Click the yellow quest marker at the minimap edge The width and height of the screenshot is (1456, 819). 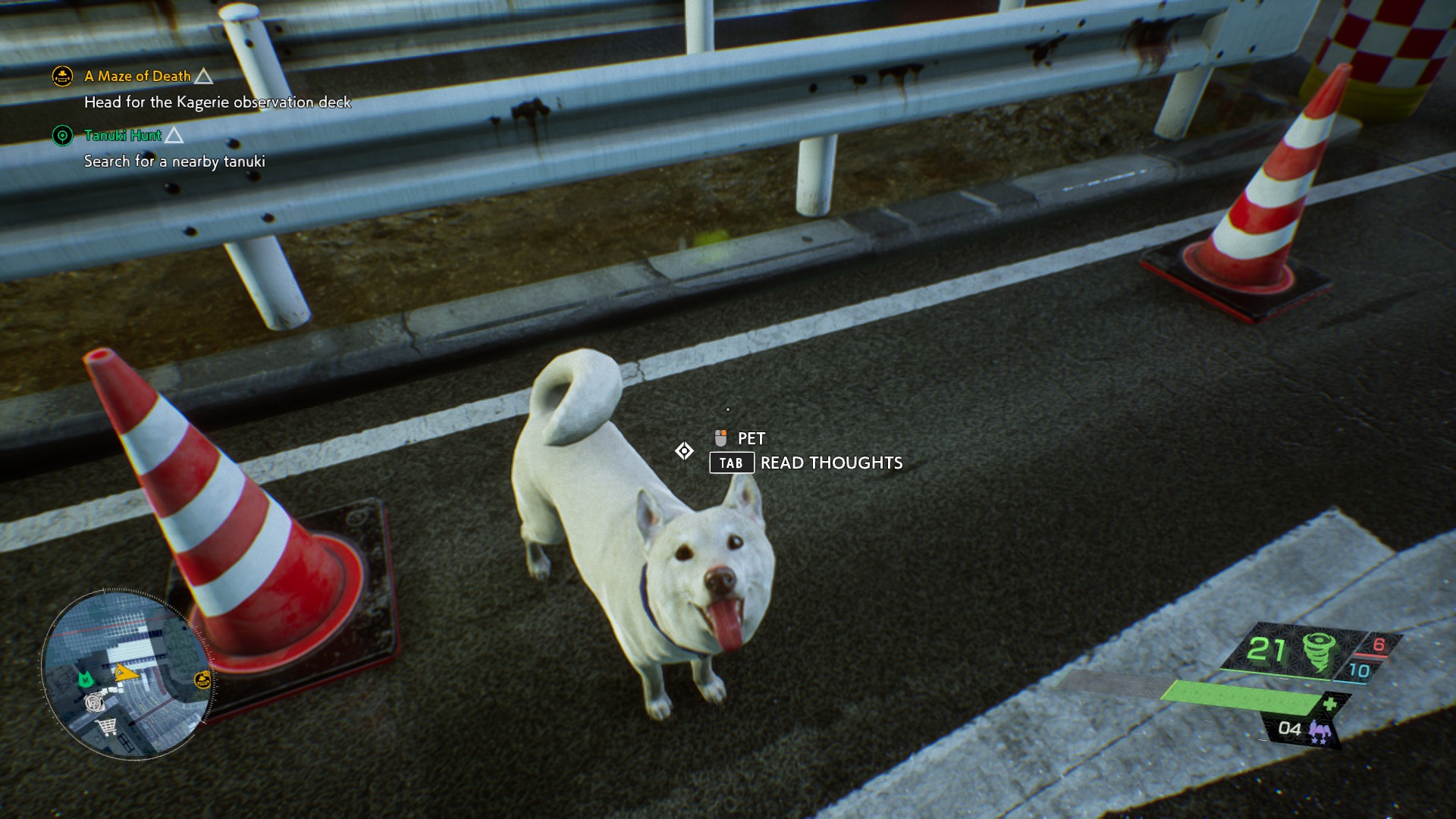point(202,679)
